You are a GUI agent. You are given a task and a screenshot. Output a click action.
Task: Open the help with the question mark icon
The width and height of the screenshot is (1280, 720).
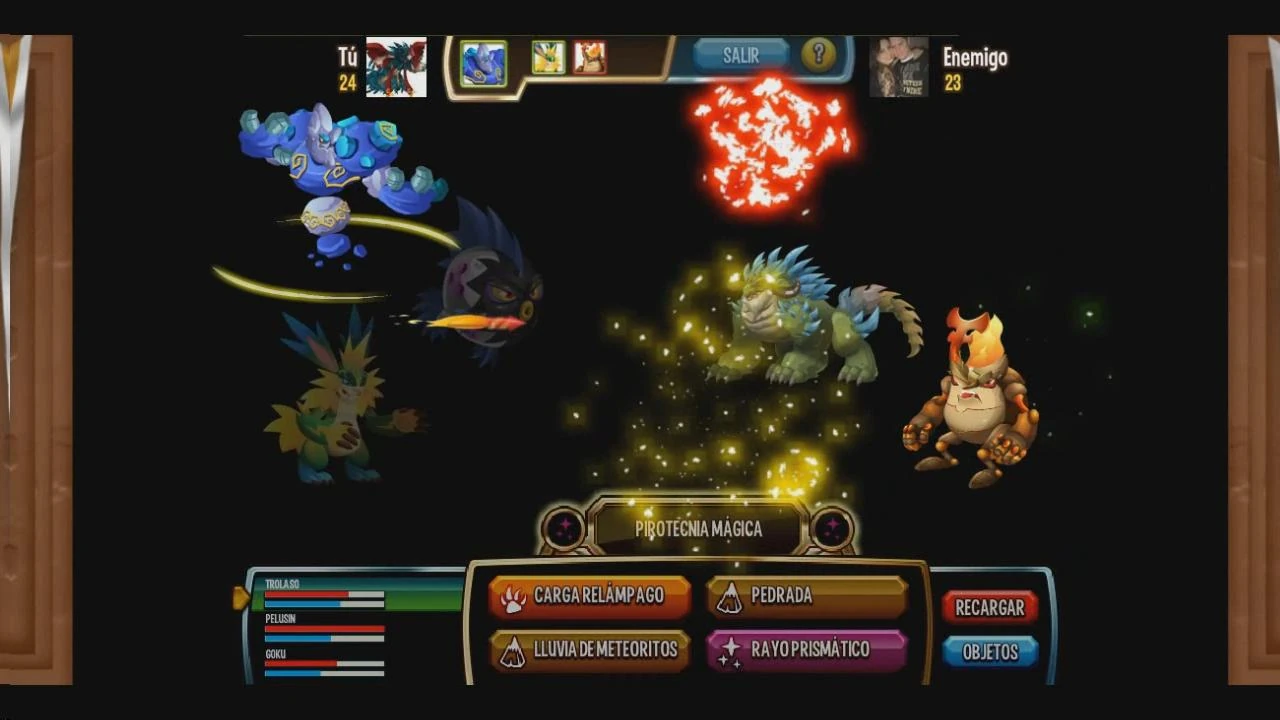tap(820, 55)
